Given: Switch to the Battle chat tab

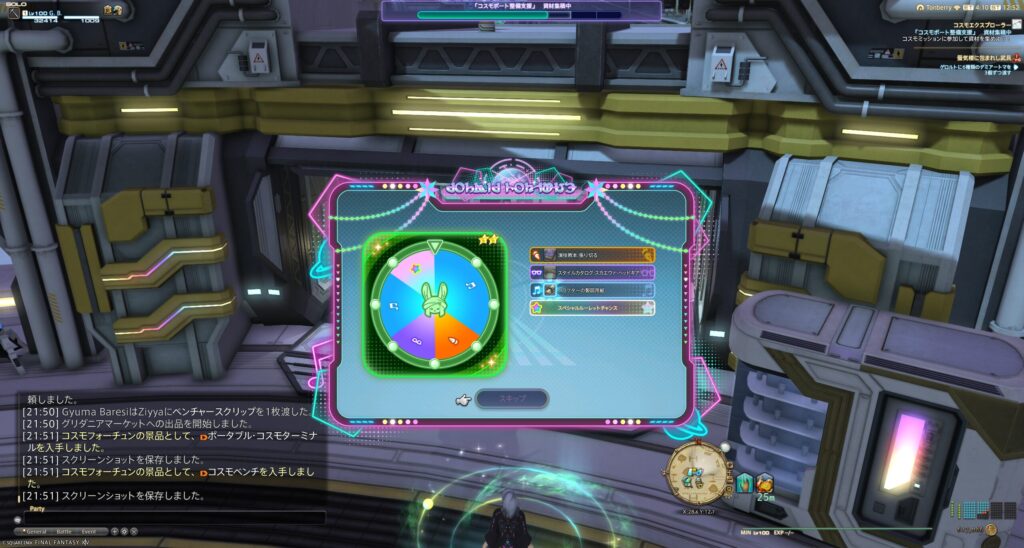Looking at the screenshot, I should [x=65, y=531].
